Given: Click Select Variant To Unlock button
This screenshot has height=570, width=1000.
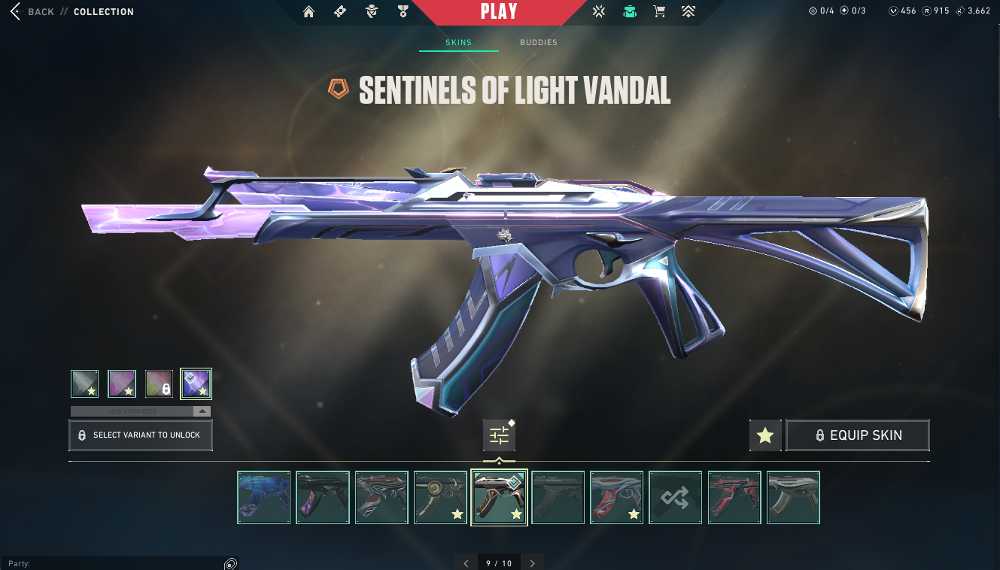Looking at the screenshot, I should coord(140,435).
